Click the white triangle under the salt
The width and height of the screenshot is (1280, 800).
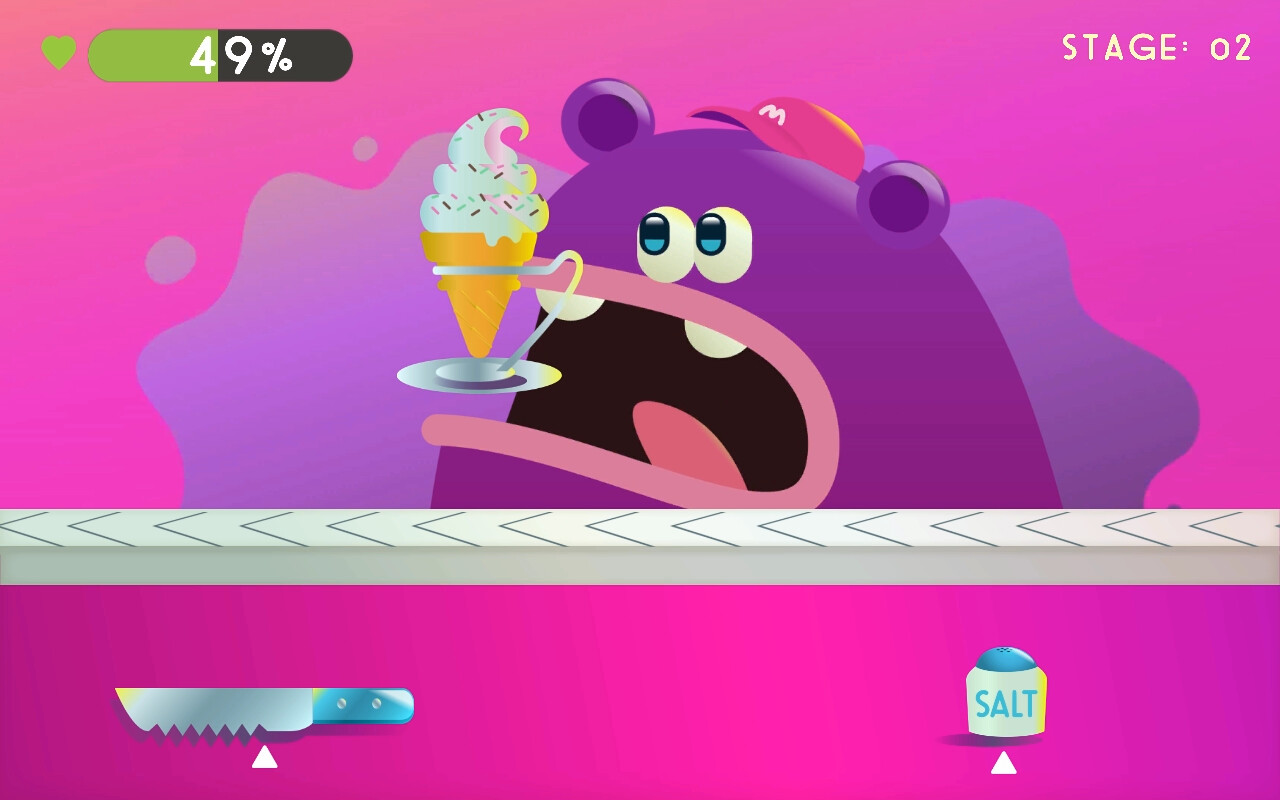[1005, 765]
